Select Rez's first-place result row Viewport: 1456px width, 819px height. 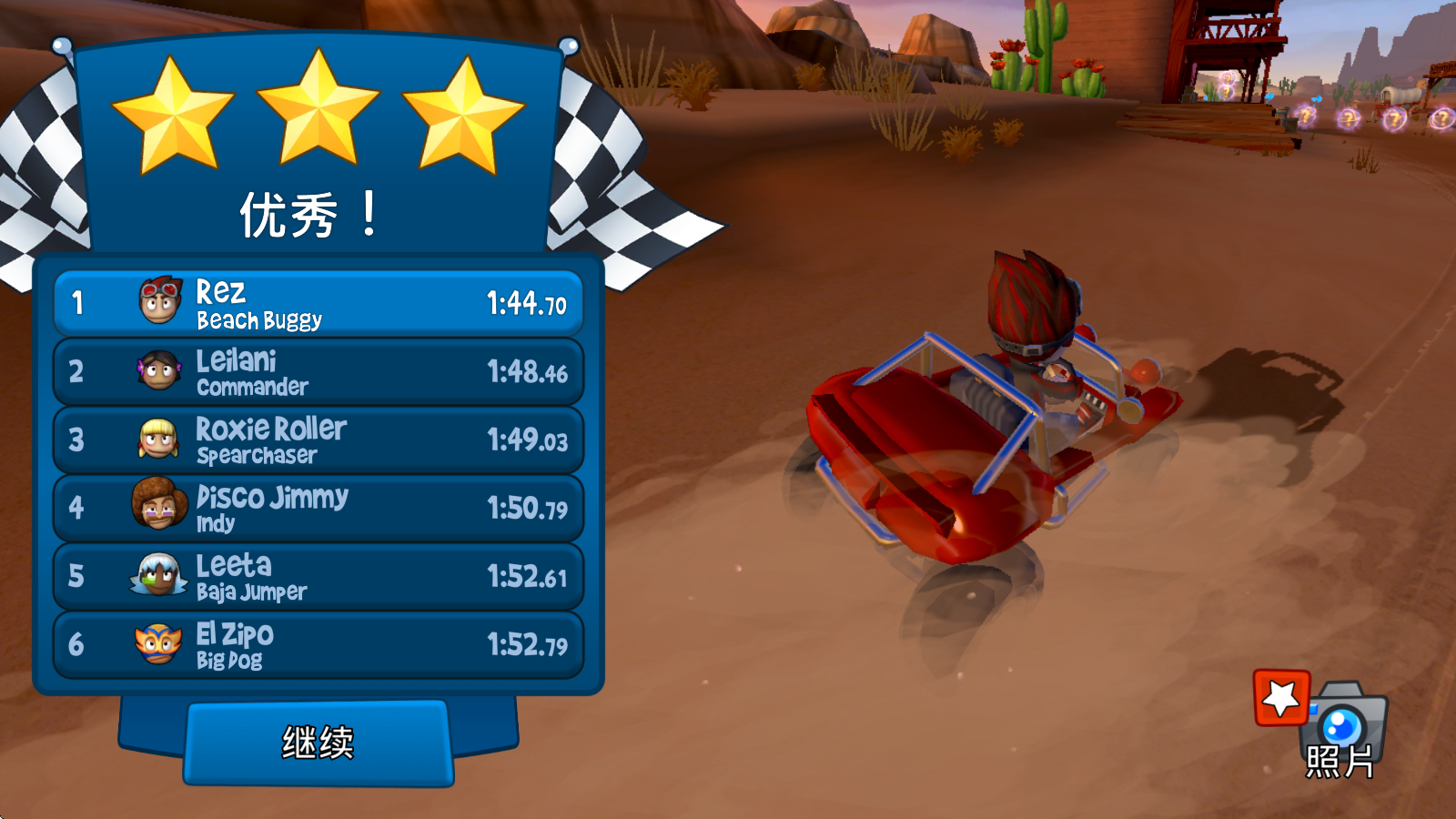point(318,303)
